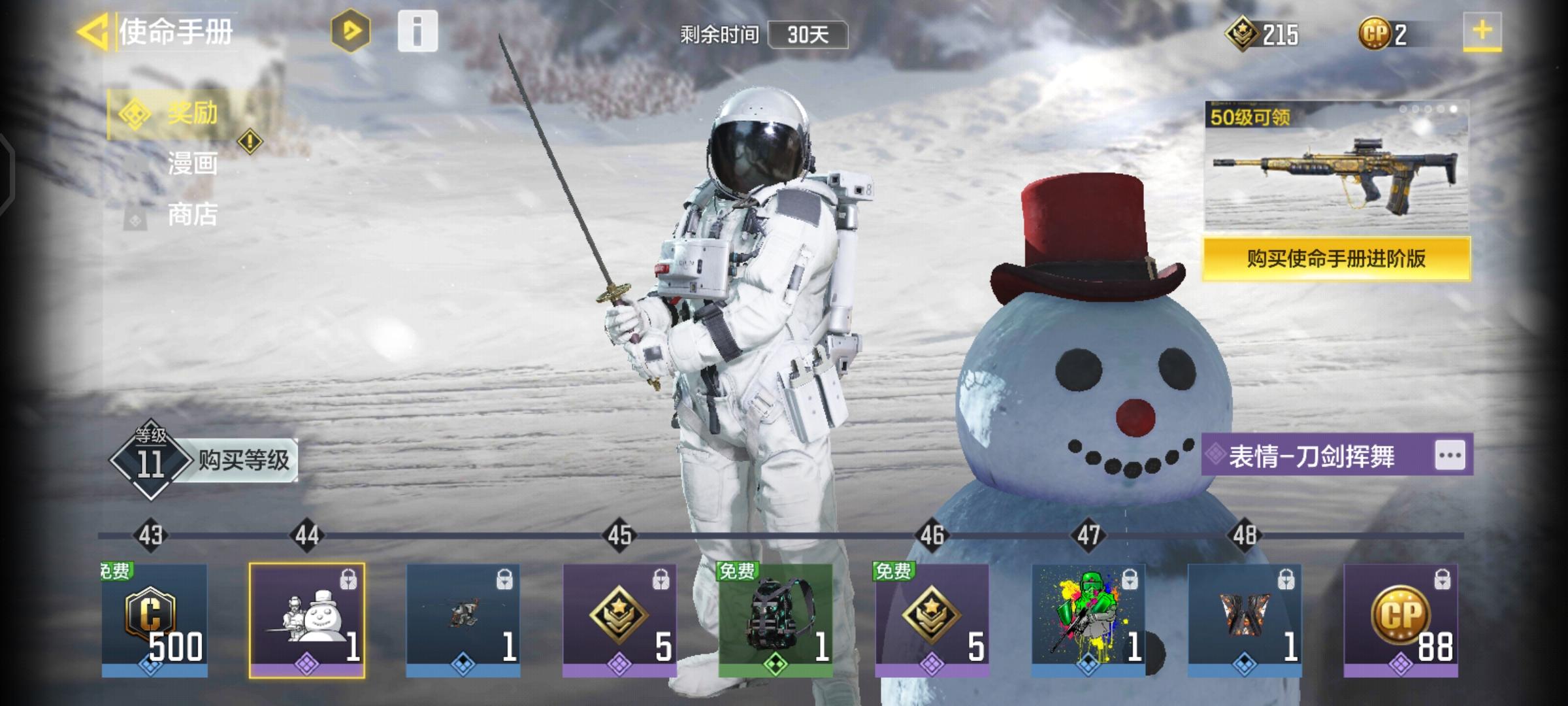The image size is (1568, 706).
Task: Play the battle pass trailer video
Action: (x=350, y=31)
